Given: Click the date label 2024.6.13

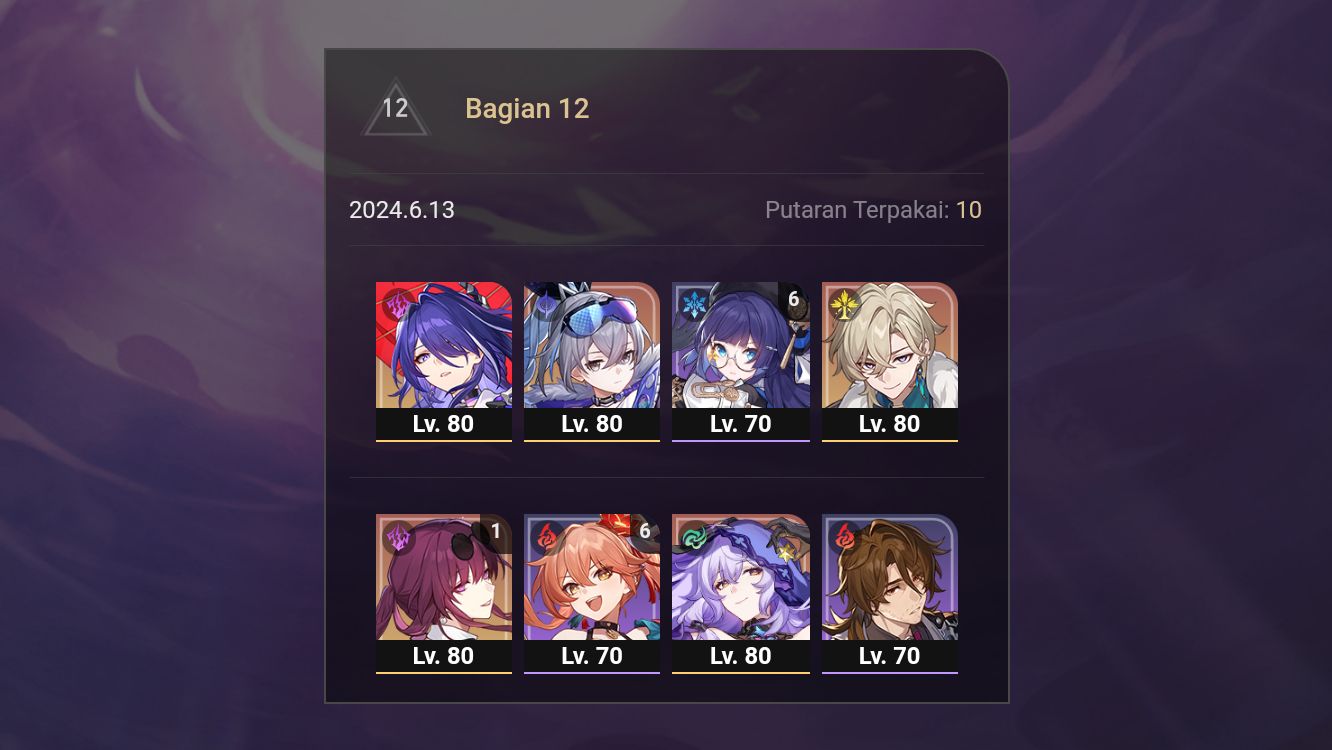Looking at the screenshot, I should point(402,210).
